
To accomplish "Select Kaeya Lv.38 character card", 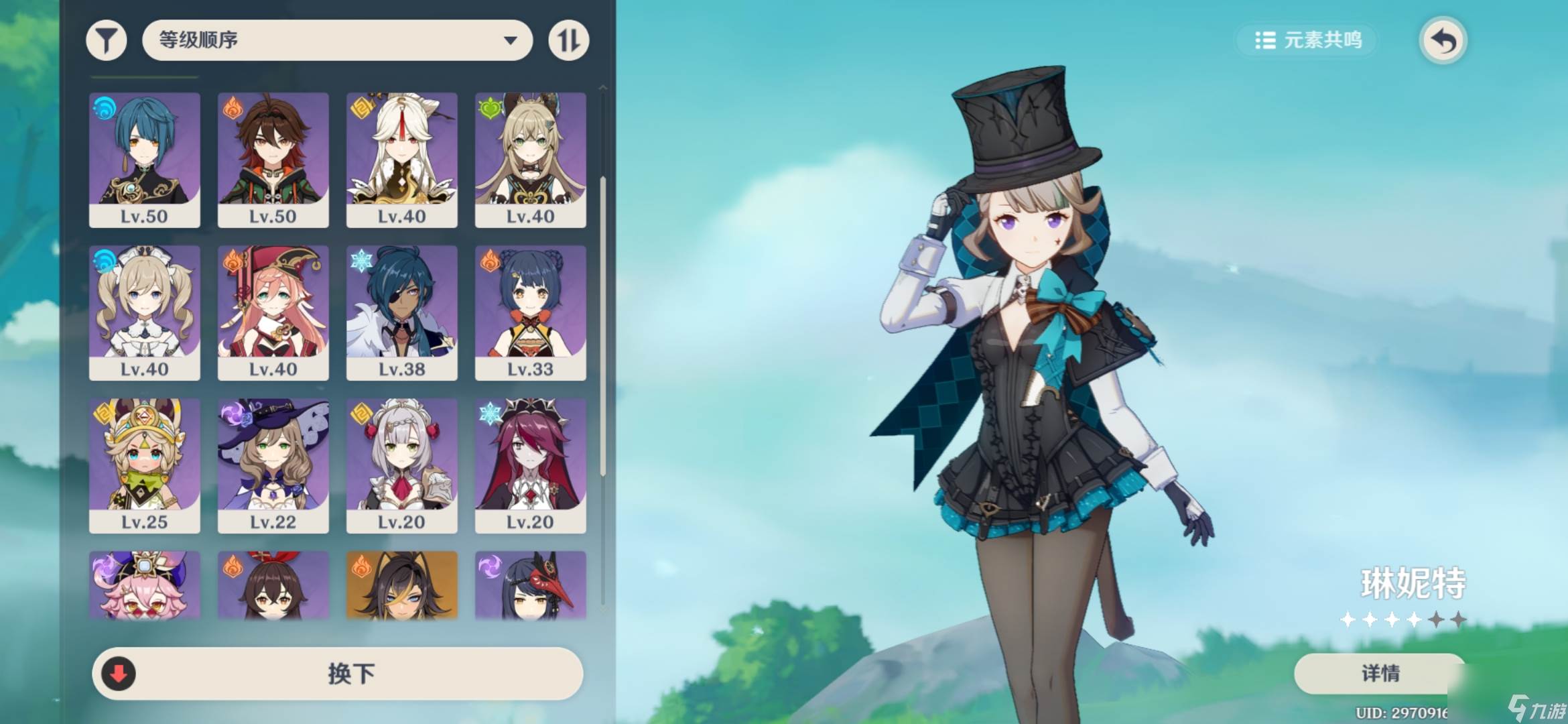I will (401, 312).
